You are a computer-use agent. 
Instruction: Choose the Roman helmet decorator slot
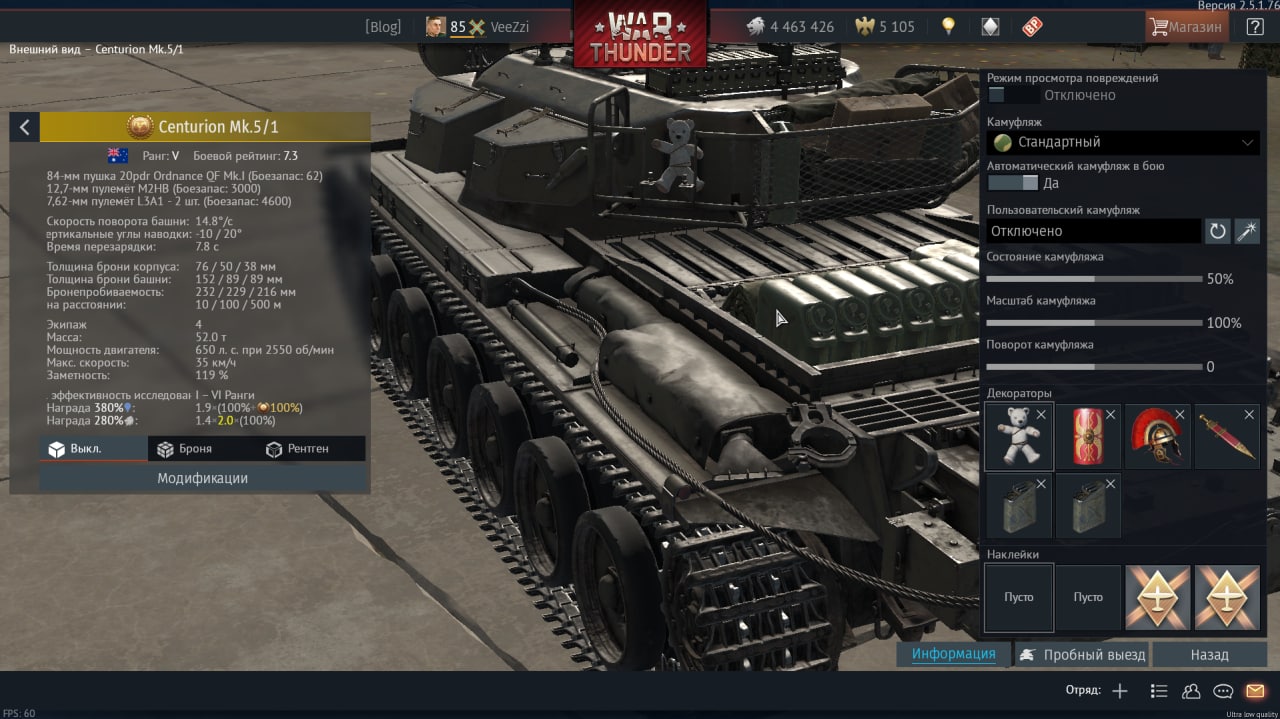point(1158,436)
